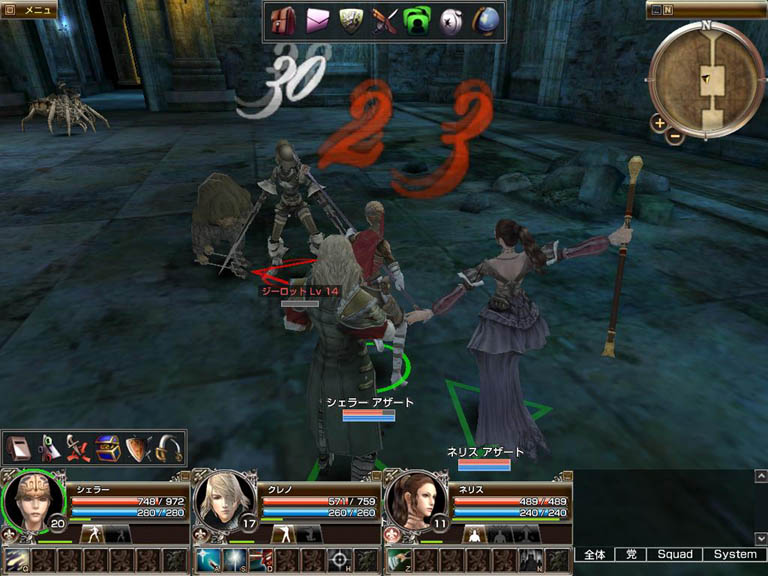768x576 pixels.
Task: Click the shield emblem icon in top toolbar
Action: tap(350, 21)
